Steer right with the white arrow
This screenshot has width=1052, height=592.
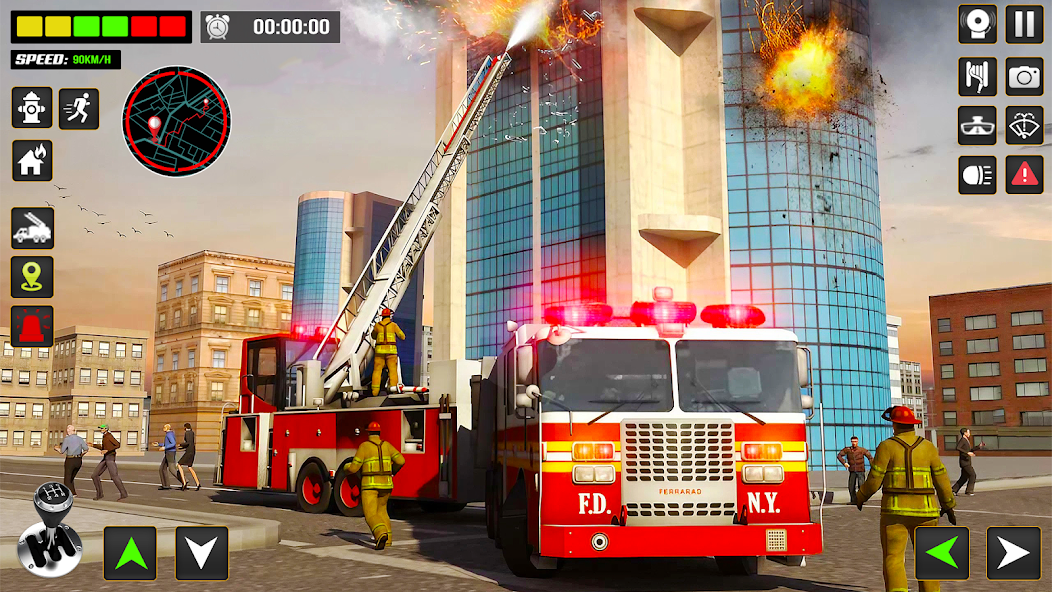pos(1013,553)
